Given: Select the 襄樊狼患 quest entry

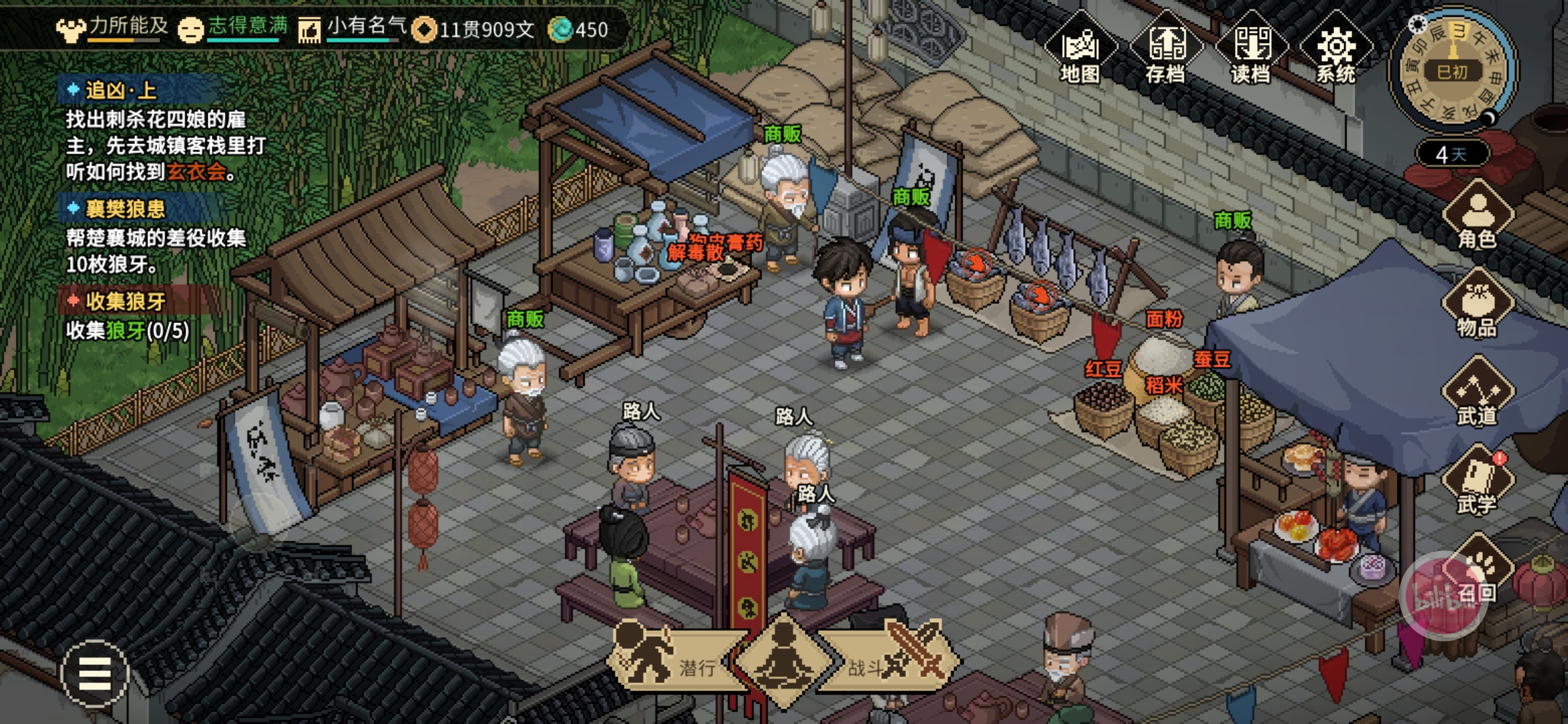Looking at the screenshot, I should pyautogui.click(x=125, y=209).
